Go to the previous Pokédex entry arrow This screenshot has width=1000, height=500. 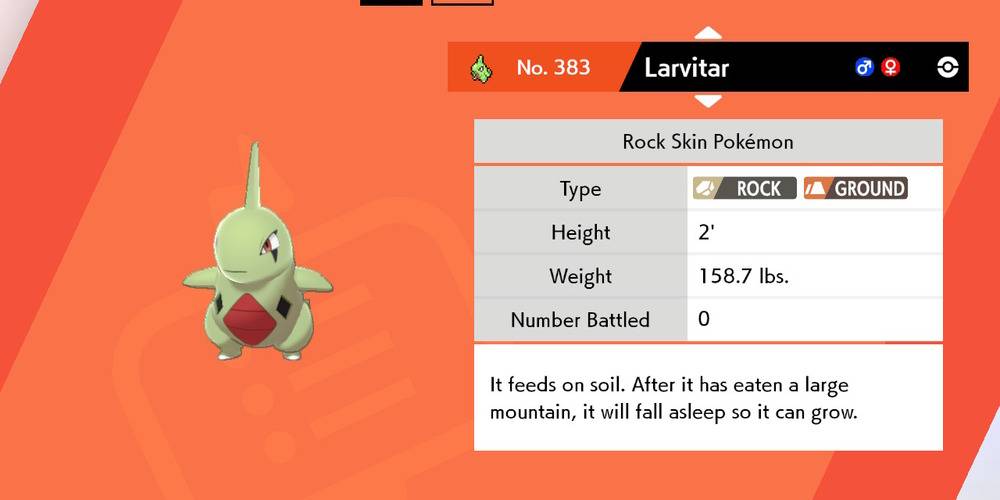coord(708,33)
